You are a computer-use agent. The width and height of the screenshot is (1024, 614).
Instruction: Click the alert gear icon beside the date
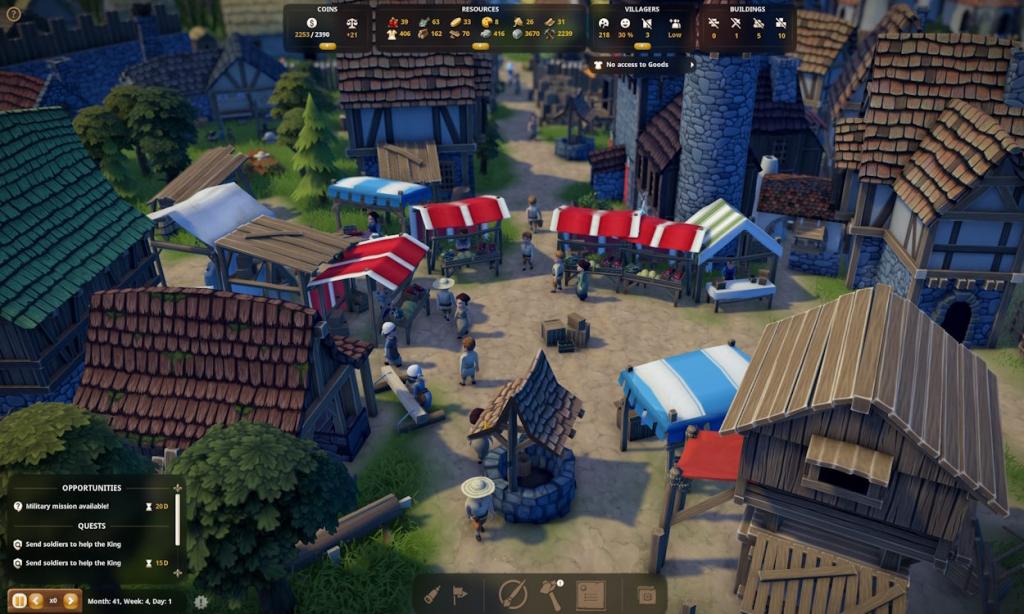click(201, 602)
